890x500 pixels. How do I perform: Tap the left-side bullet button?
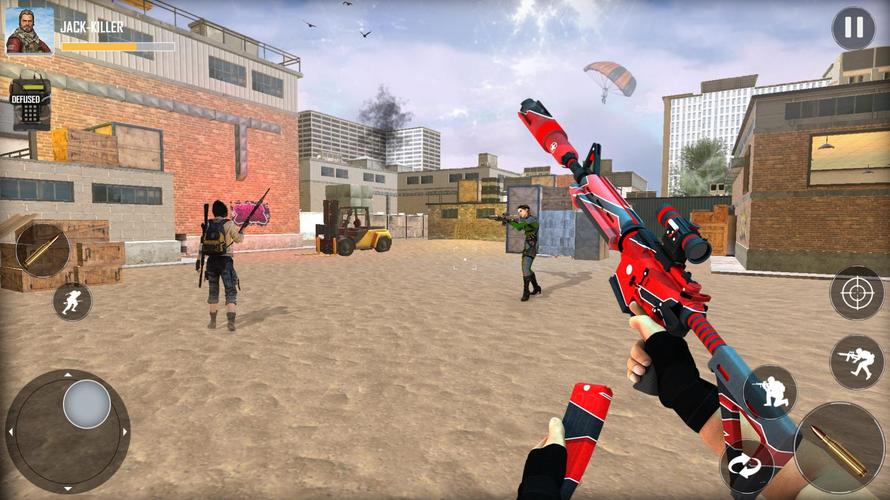coord(43,250)
